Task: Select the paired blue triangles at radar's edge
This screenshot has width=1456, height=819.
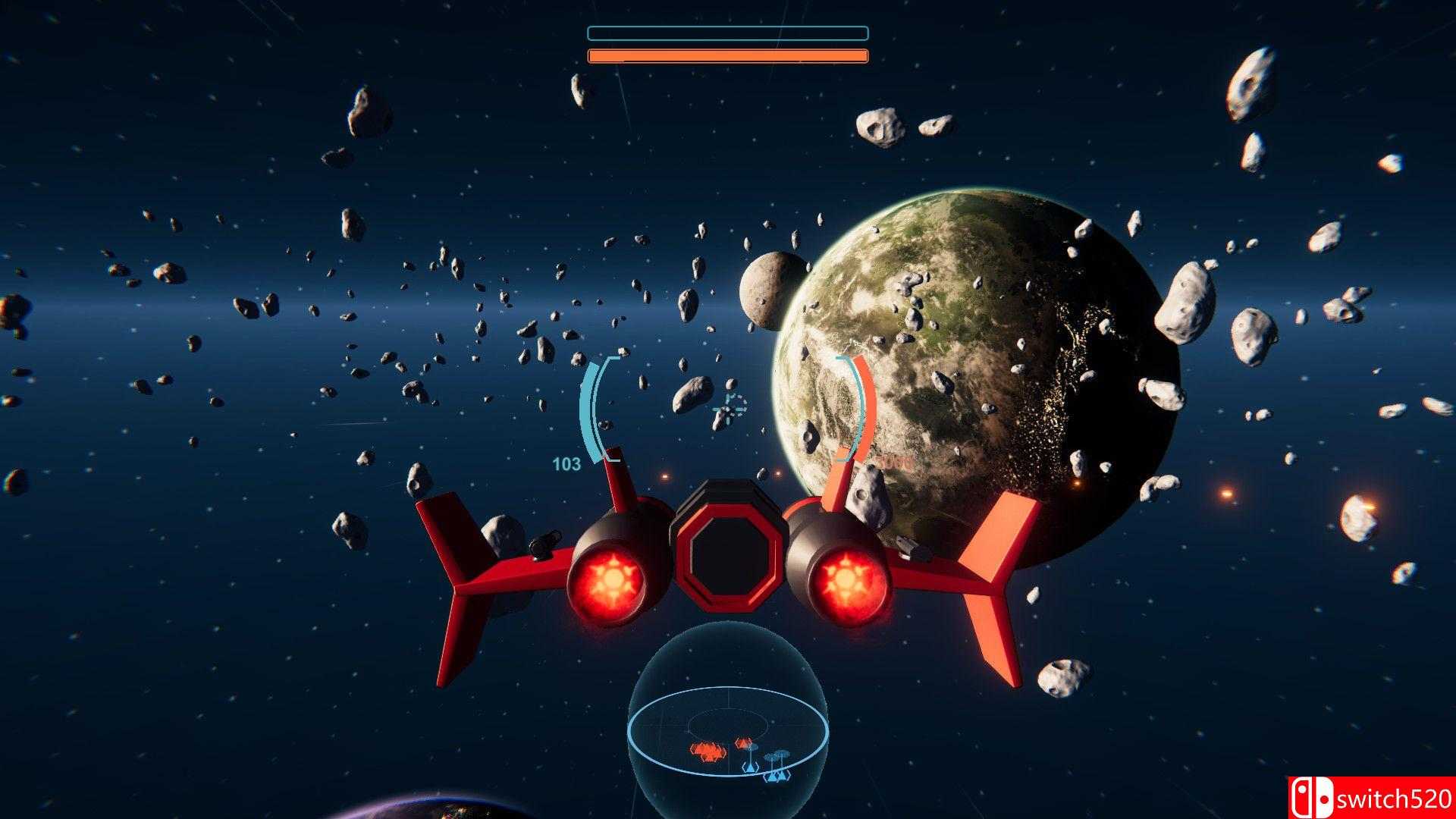Action: 777,776
